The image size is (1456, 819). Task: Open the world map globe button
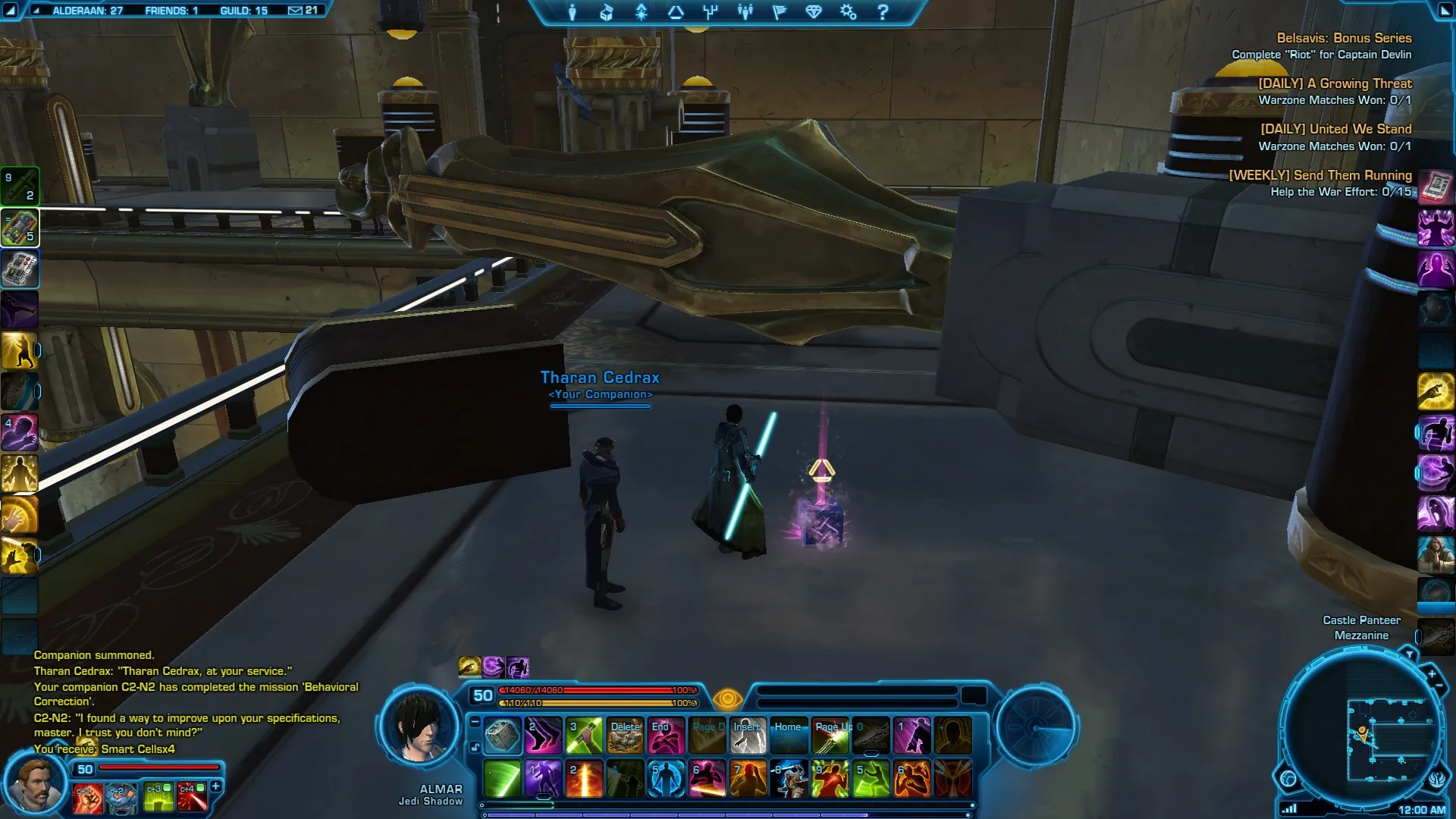tap(1288, 779)
